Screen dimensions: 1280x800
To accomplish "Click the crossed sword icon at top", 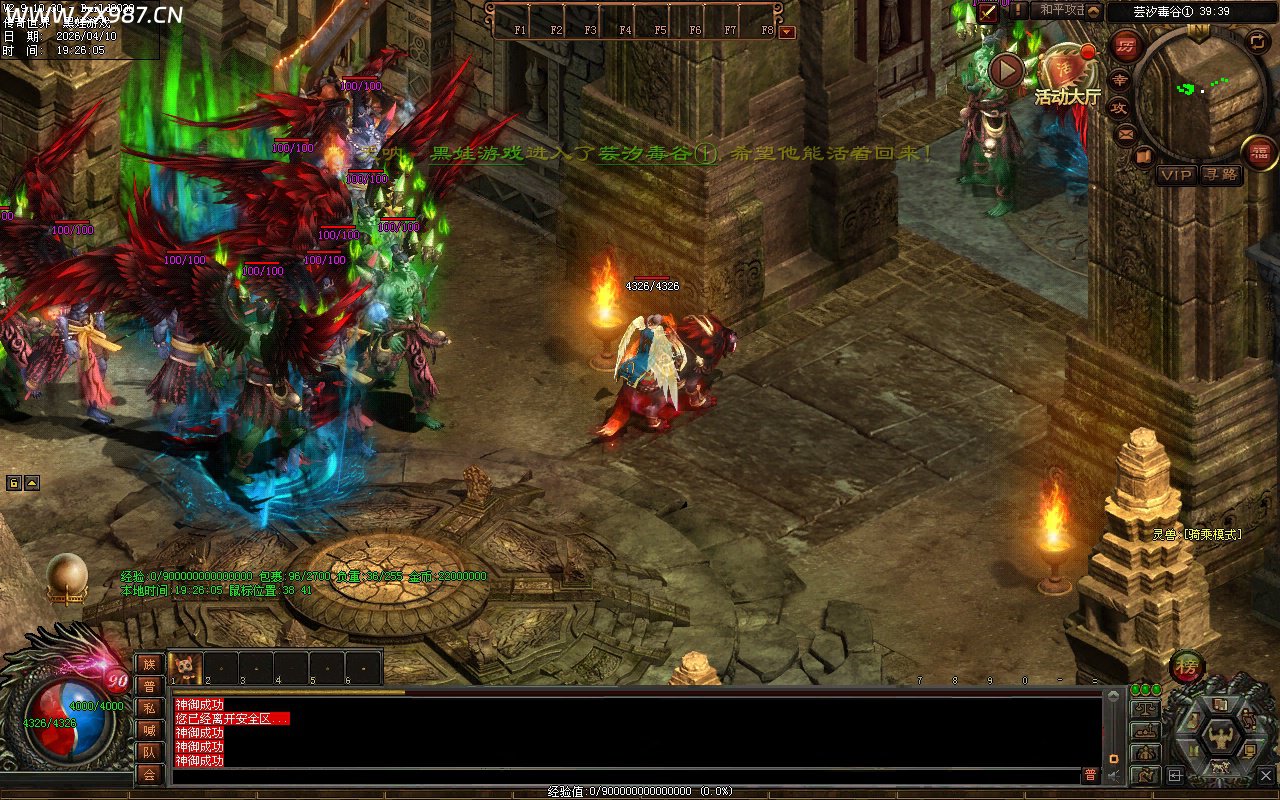I will coord(988,12).
